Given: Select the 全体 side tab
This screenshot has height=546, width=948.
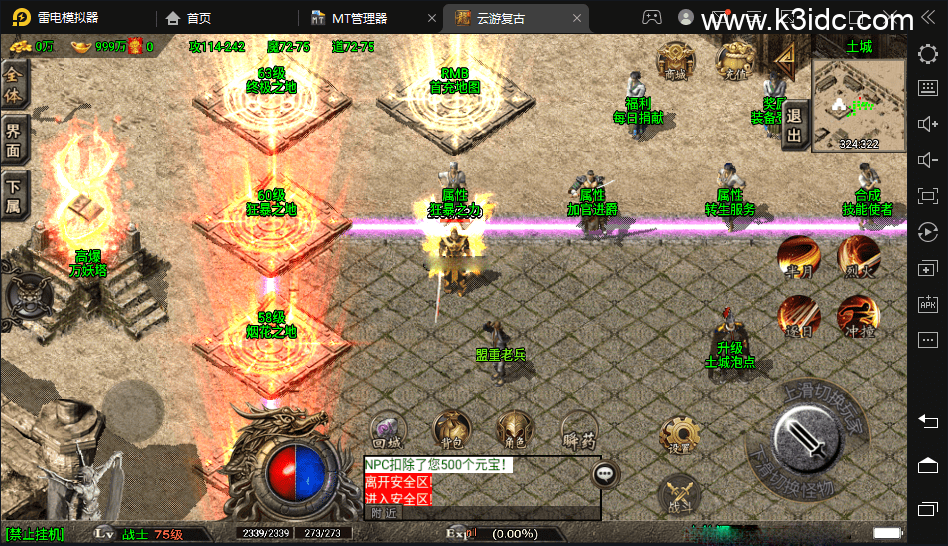Looking at the screenshot, I should point(14,86).
